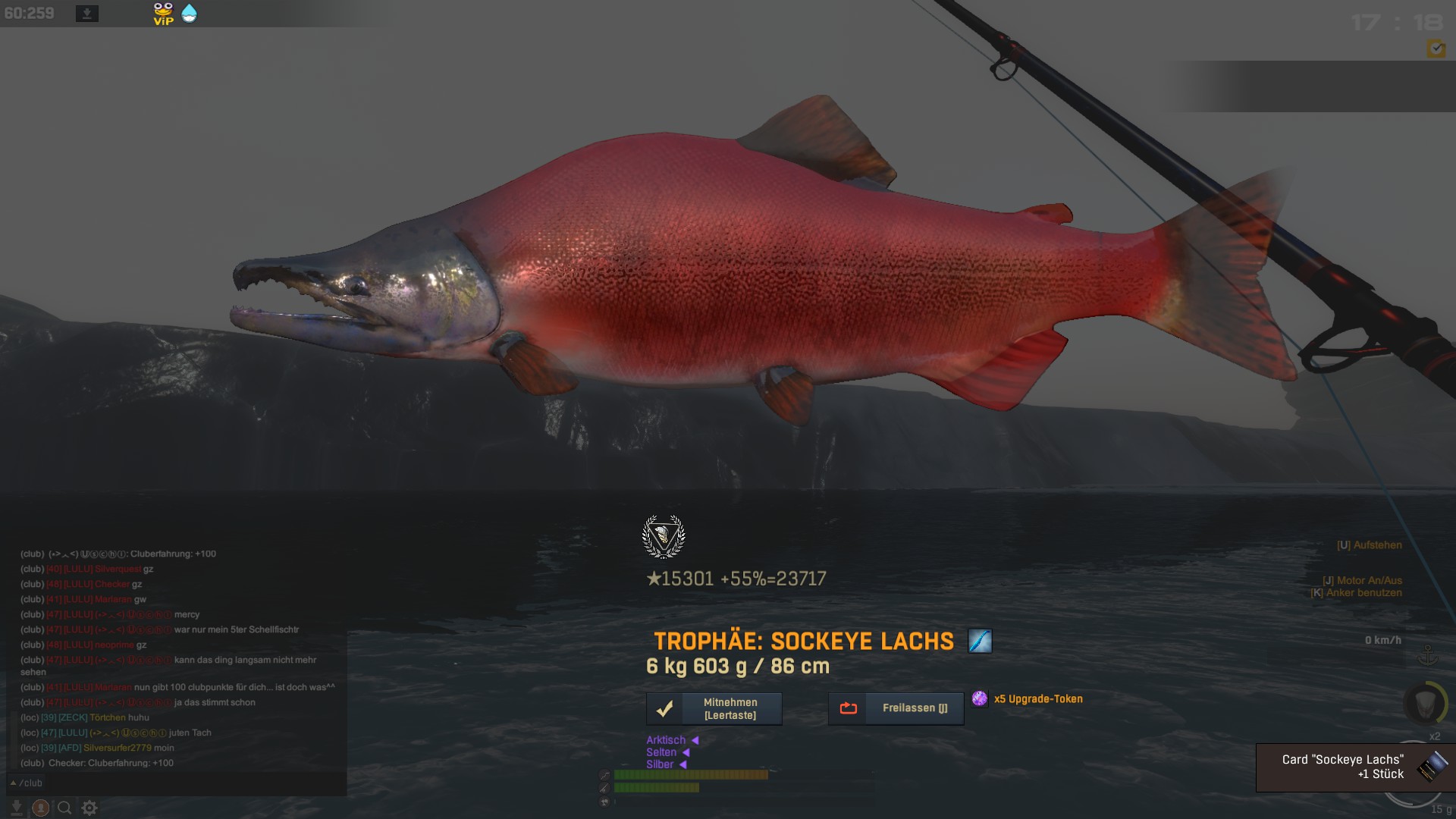1456x819 pixels.
Task: Click the download arrow icon below chat
Action: (17, 808)
